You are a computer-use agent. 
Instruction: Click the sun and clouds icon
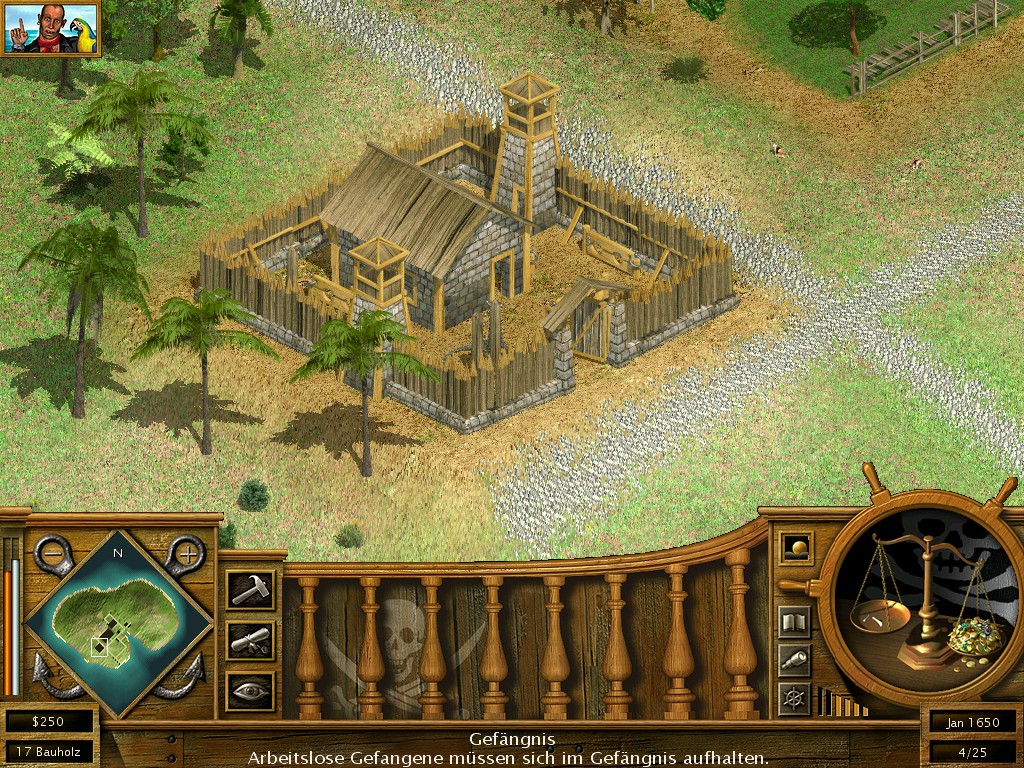tap(796, 548)
